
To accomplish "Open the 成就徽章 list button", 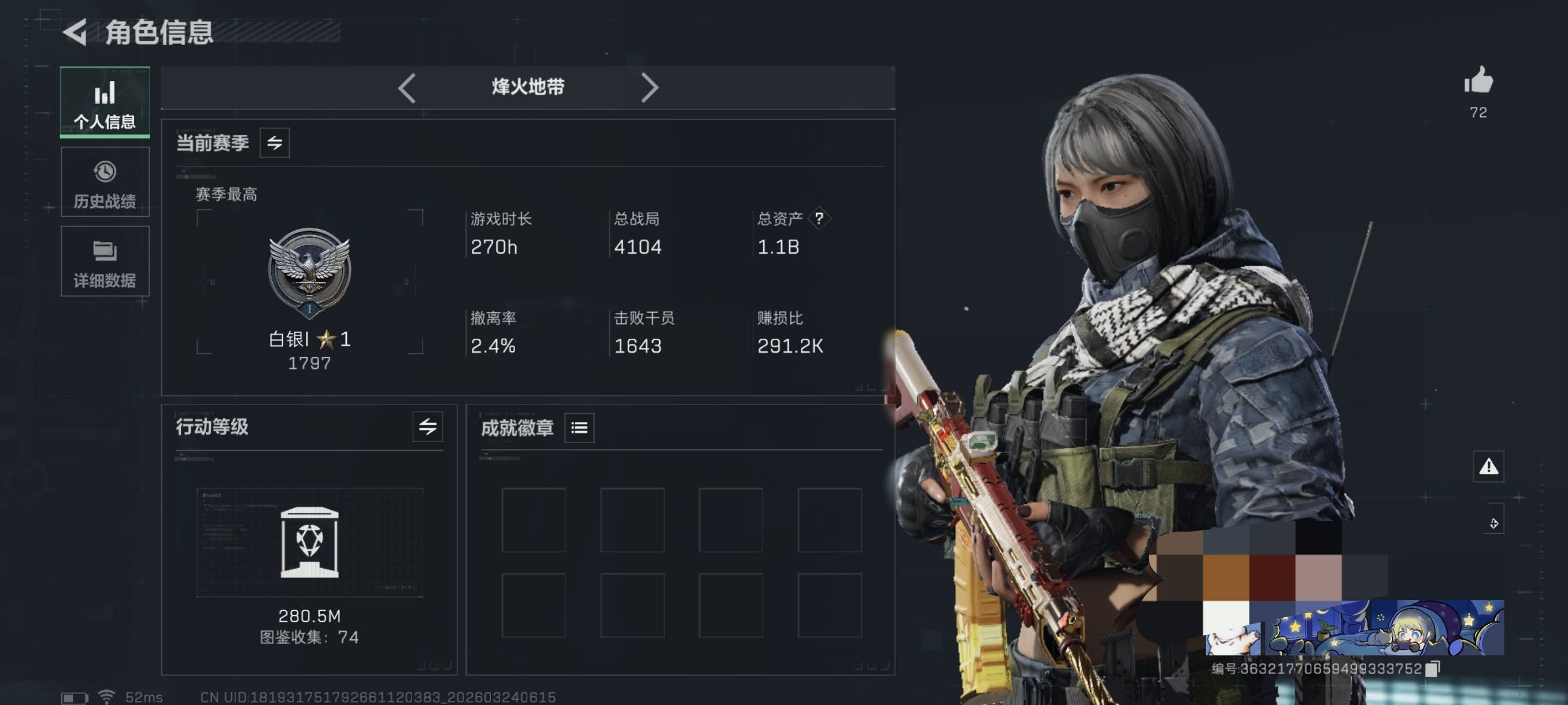I will (x=579, y=428).
